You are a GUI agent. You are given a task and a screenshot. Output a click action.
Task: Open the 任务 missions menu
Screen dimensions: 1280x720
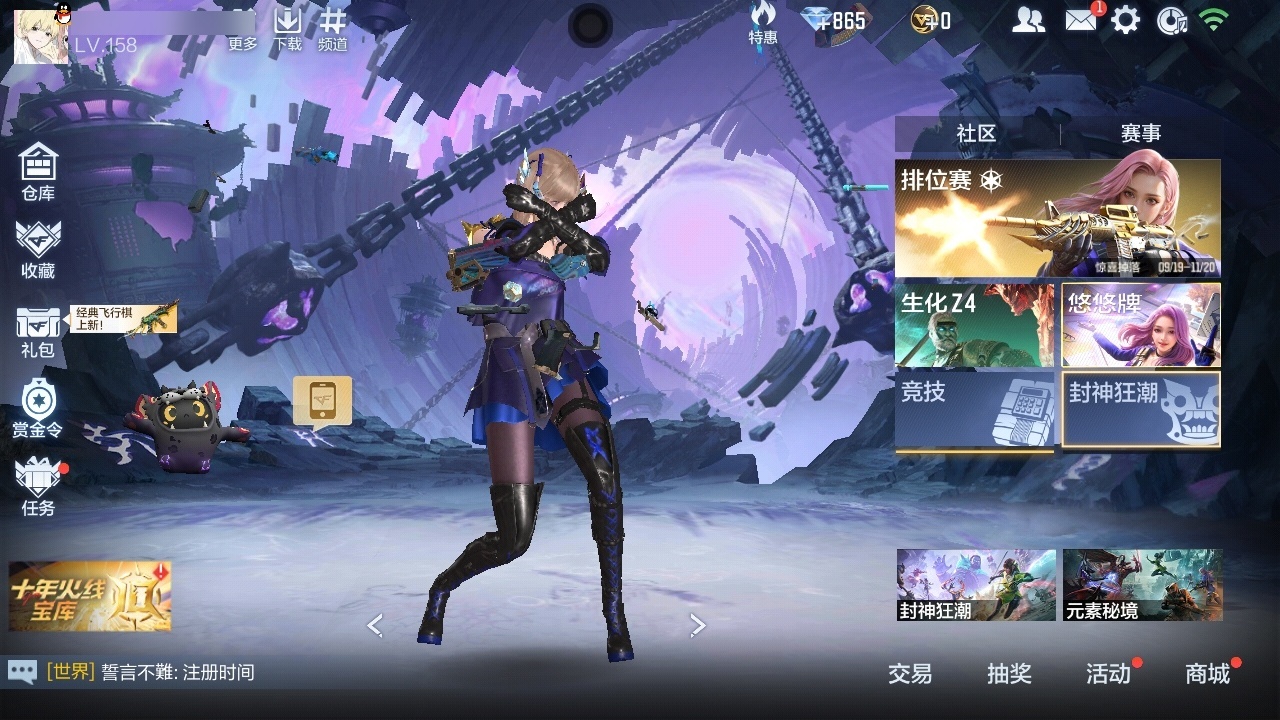(x=38, y=487)
